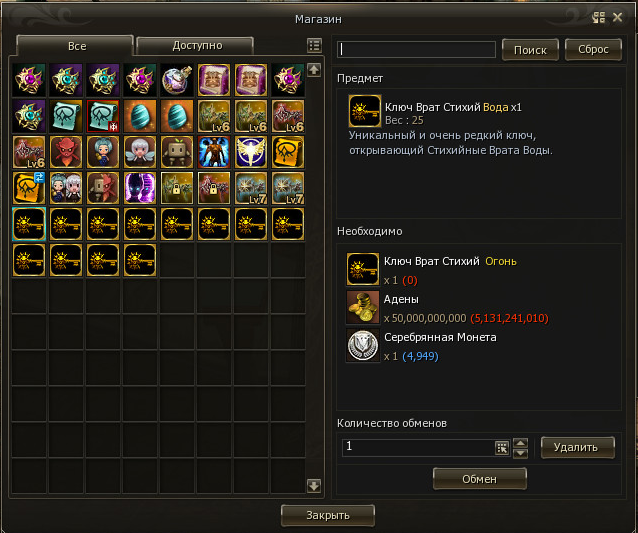This screenshot has height=533, width=638.
Task: Click the window layout icon near close
Action: (598, 17)
